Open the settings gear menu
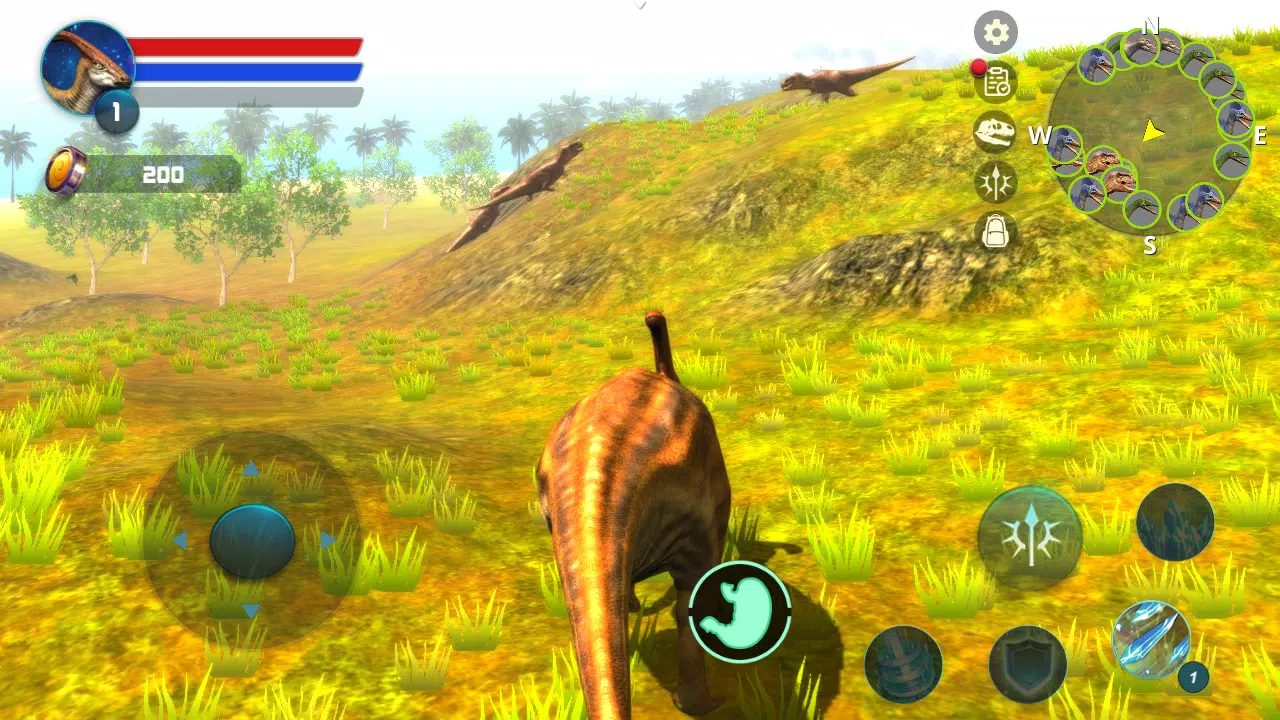 [x=995, y=33]
